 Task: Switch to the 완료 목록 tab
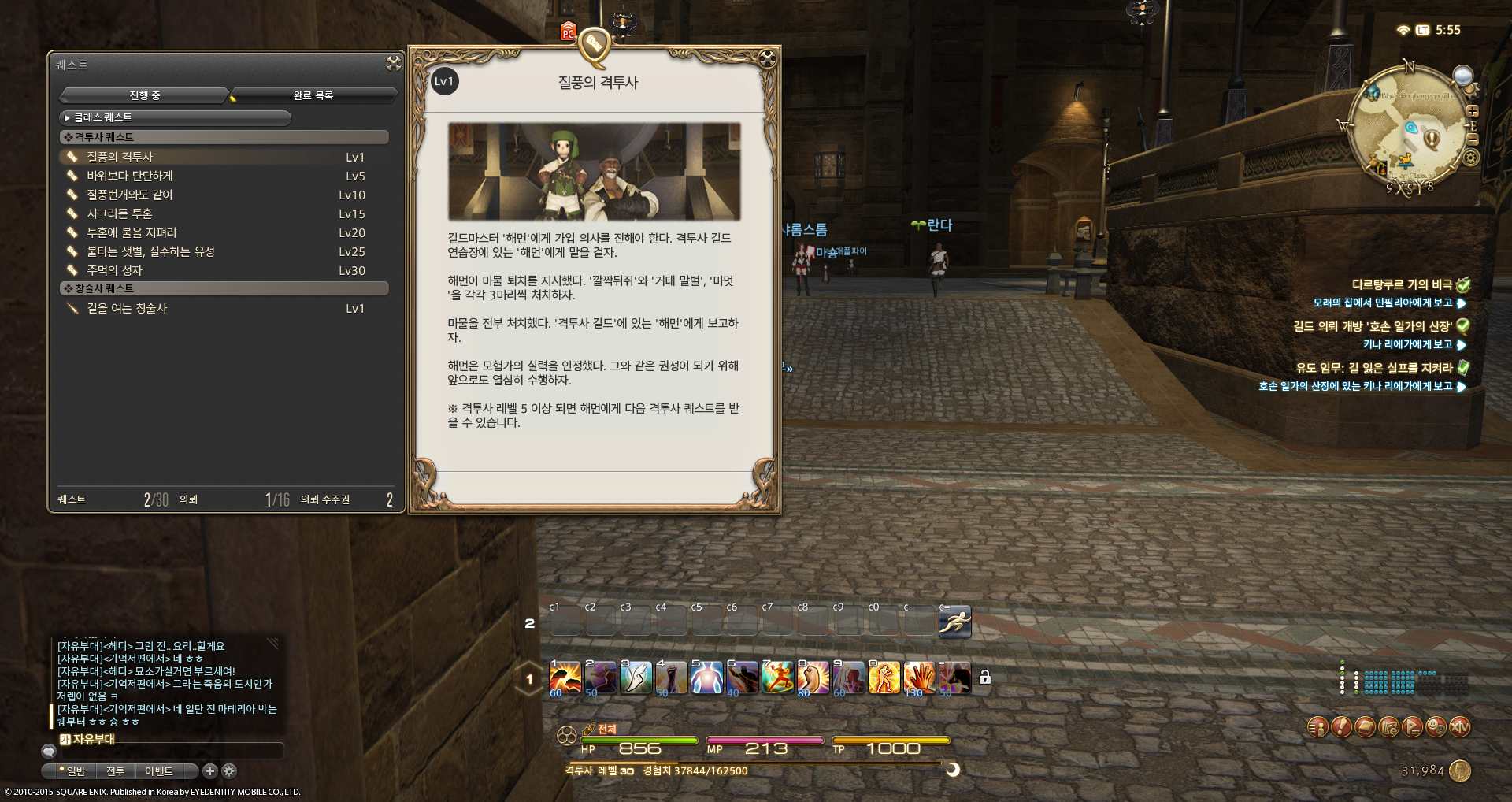313,95
